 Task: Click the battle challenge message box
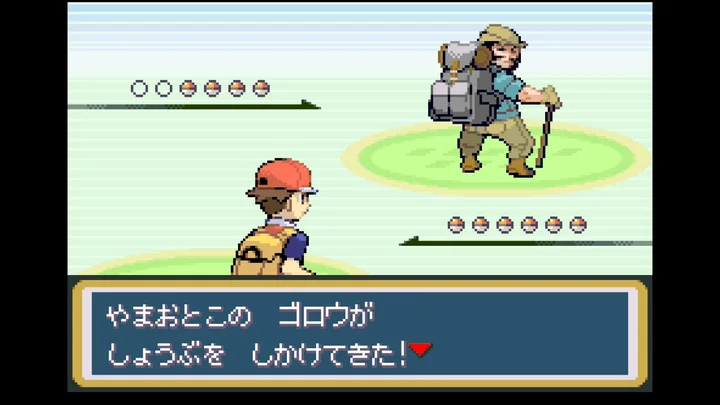tap(358, 334)
